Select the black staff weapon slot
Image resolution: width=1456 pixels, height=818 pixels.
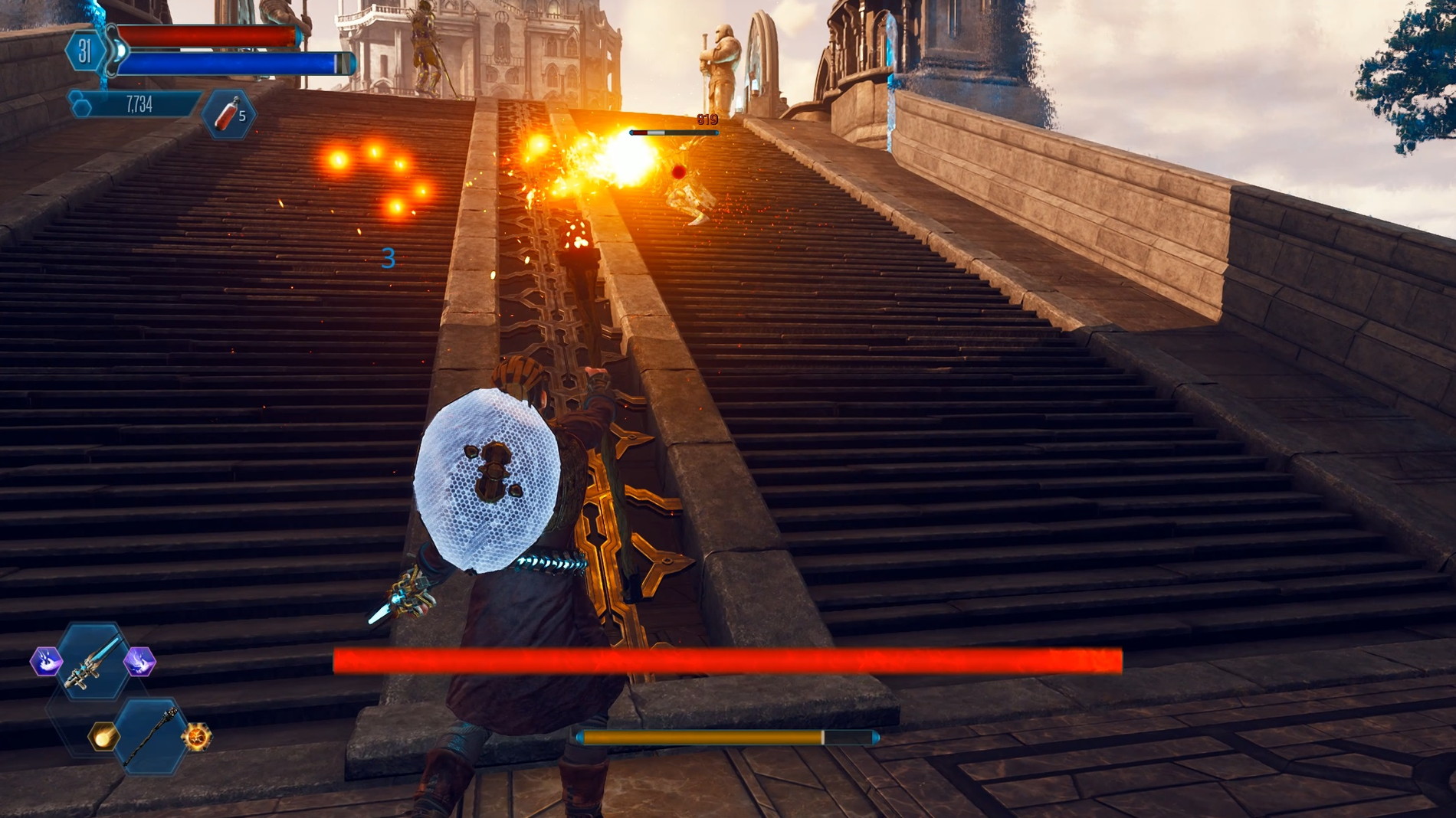(x=150, y=737)
